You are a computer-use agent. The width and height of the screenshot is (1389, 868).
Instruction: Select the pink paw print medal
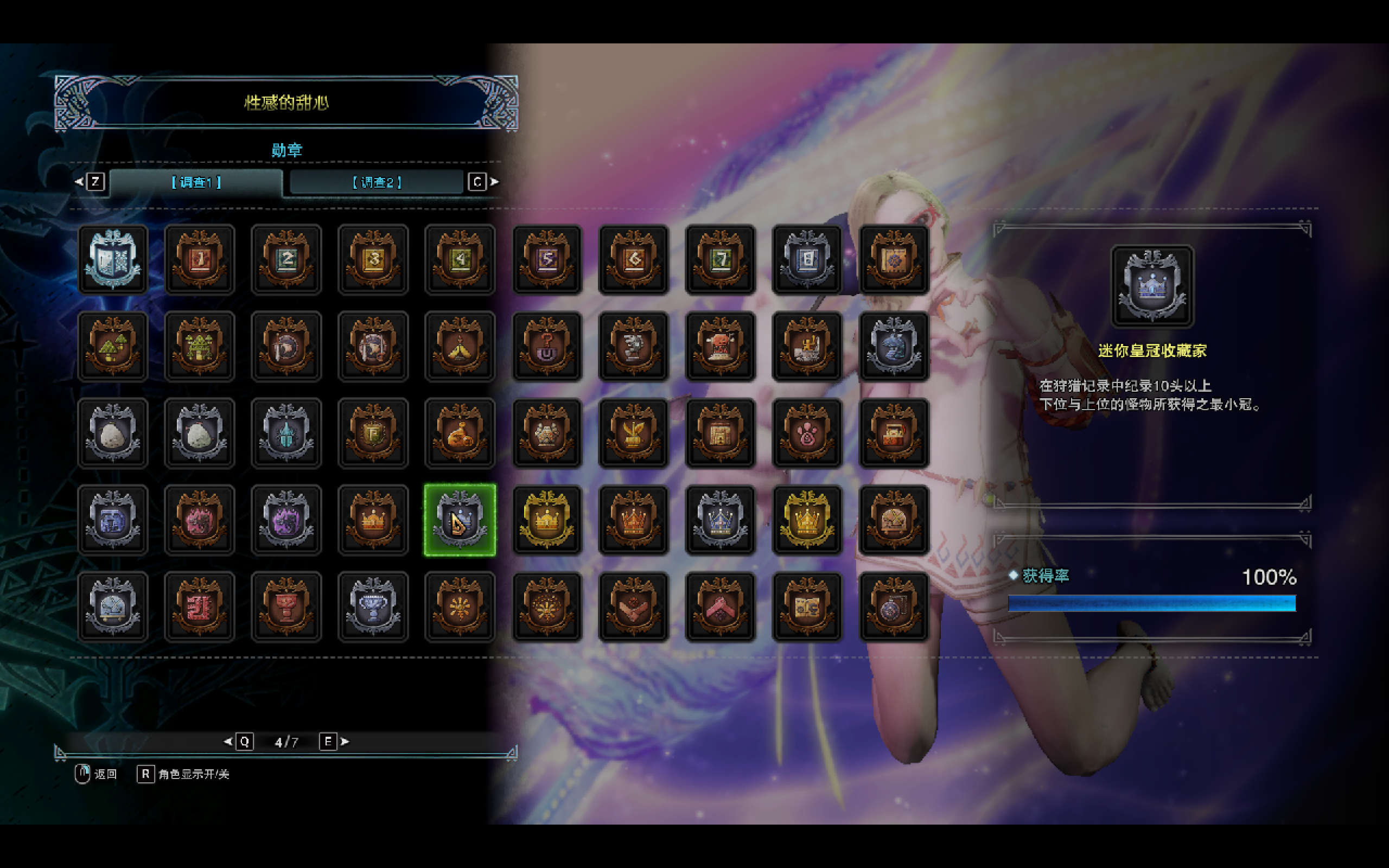(806, 433)
